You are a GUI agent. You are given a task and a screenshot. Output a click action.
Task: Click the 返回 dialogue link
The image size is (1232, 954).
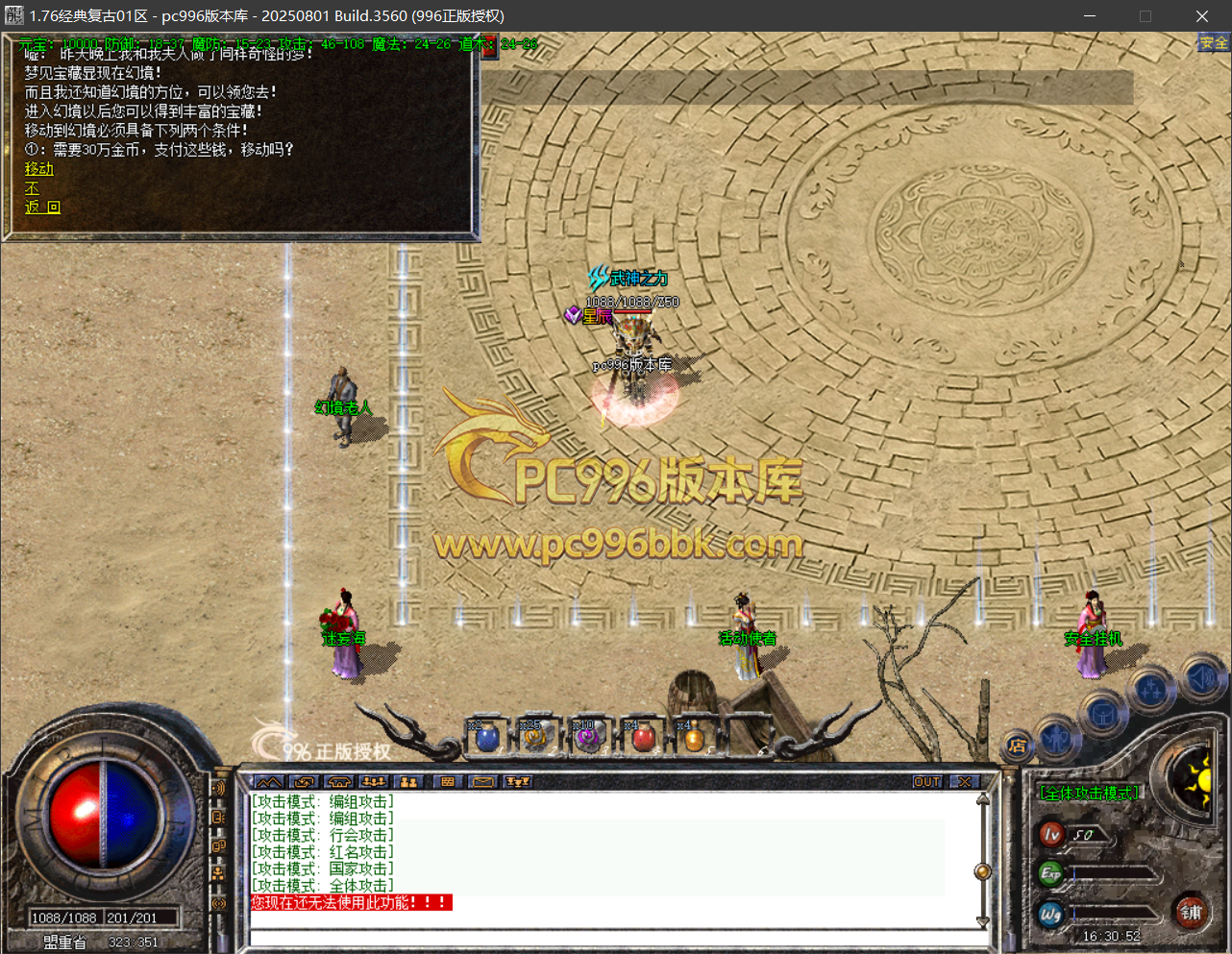click(41, 208)
